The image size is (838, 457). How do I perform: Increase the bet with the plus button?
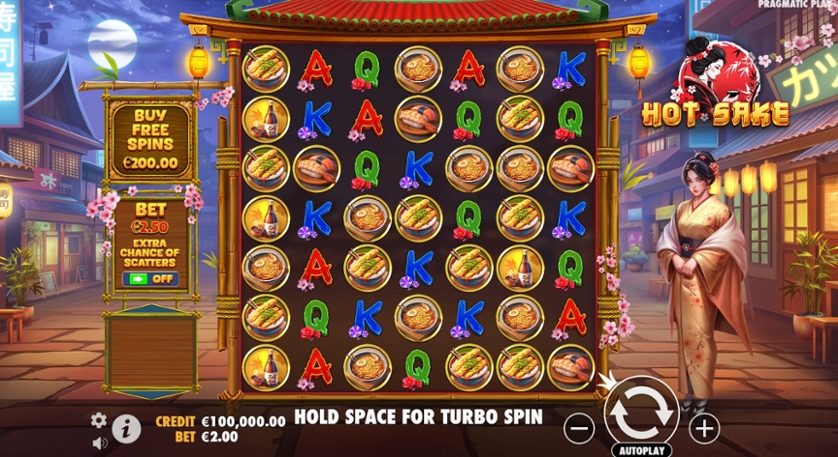704,429
